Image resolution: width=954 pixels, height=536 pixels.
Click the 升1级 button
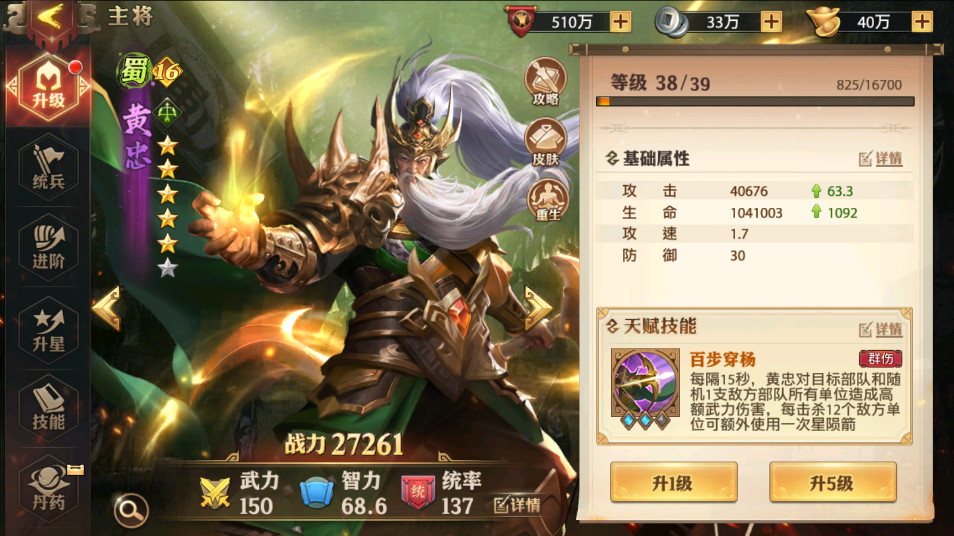(x=673, y=483)
